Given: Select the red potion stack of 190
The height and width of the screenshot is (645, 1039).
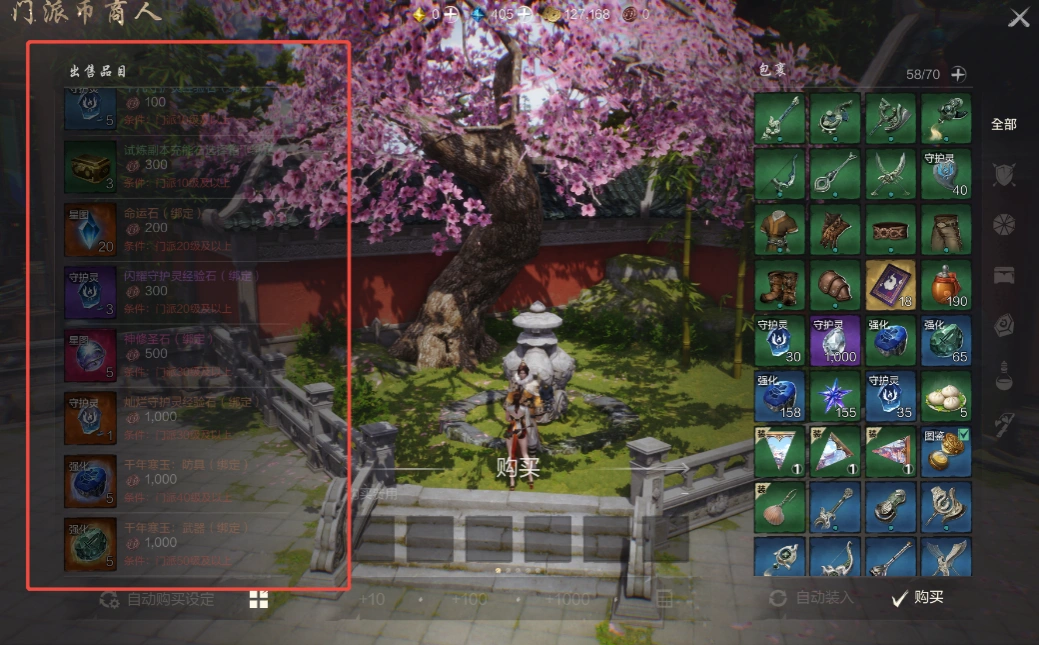Looking at the screenshot, I should click(x=945, y=286).
